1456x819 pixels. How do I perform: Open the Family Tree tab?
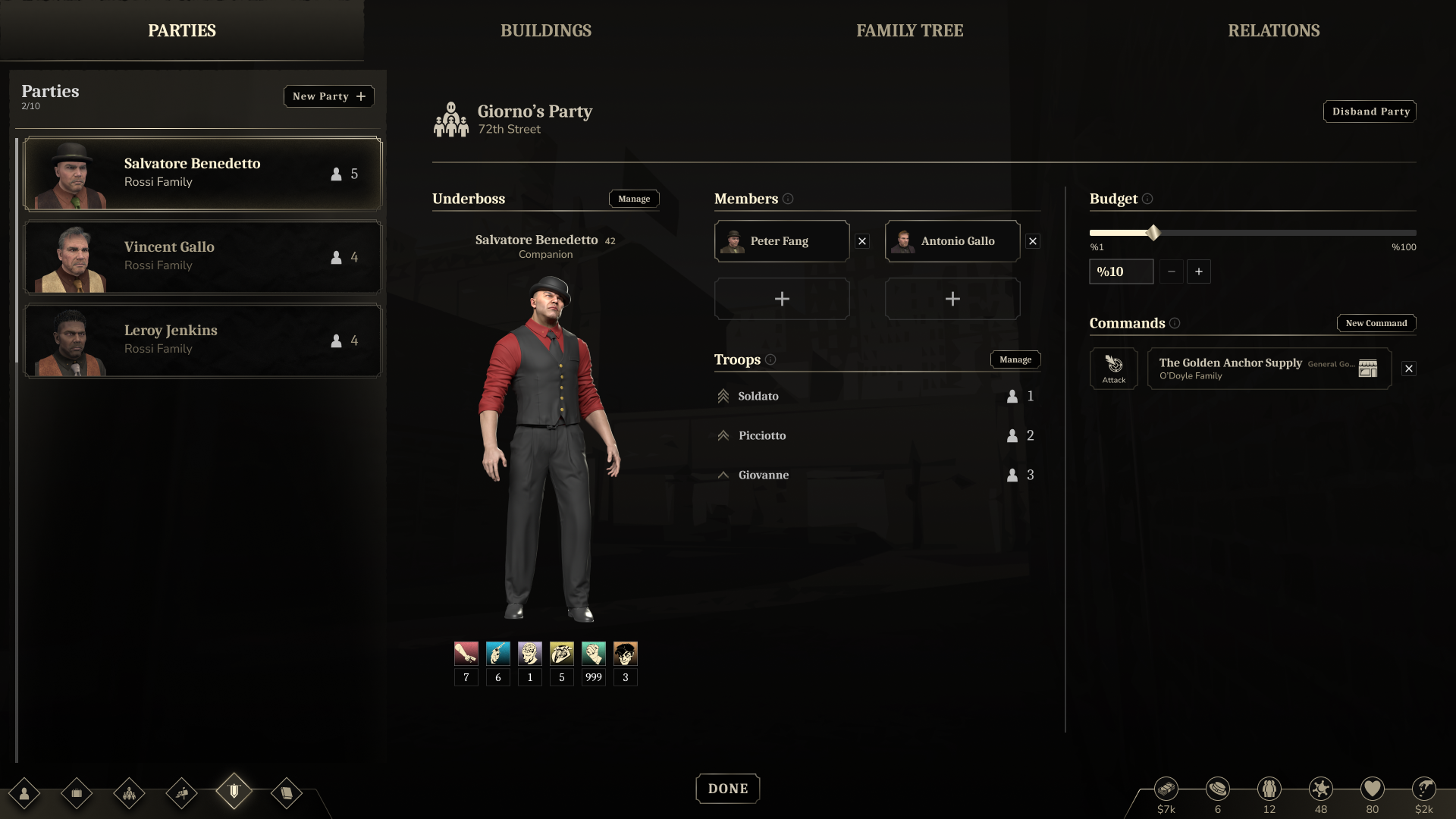tap(909, 30)
